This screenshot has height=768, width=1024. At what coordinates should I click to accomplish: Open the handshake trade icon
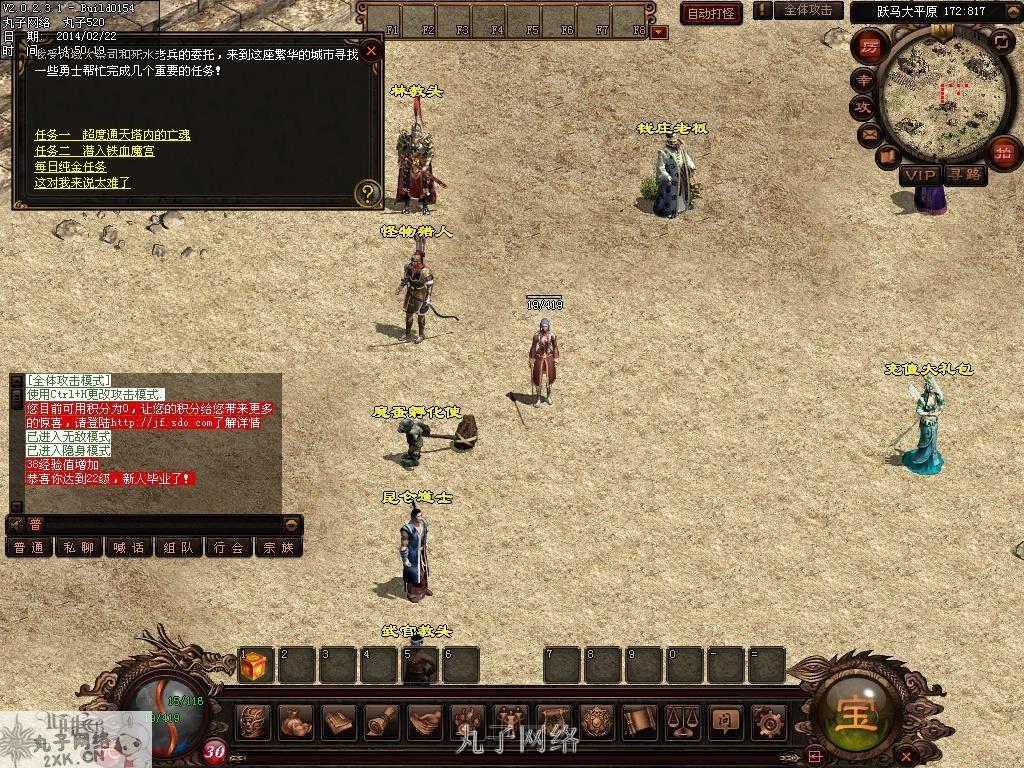click(425, 721)
